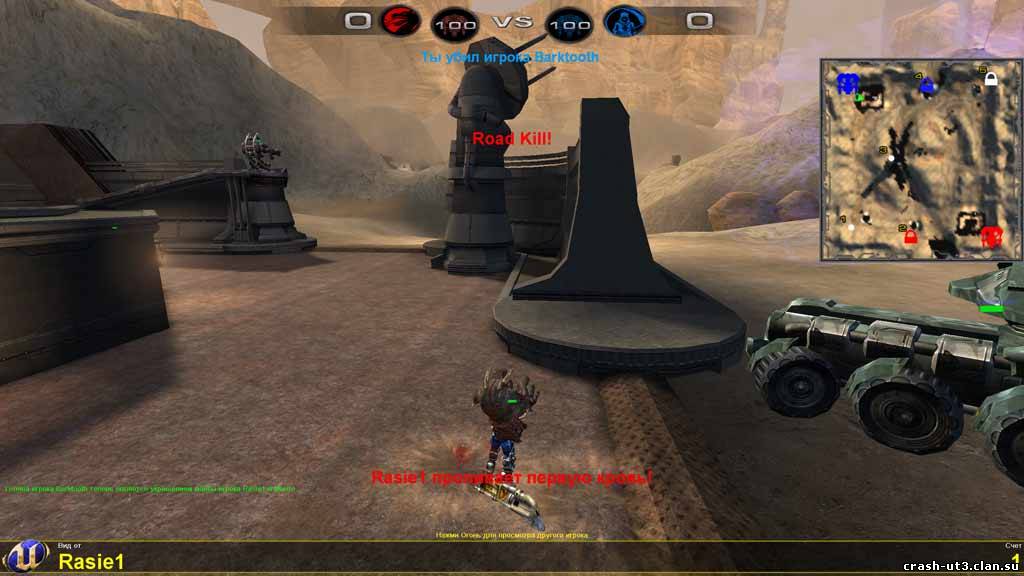
Task: Select the blue power core on minimap
Action: coord(848,83)
